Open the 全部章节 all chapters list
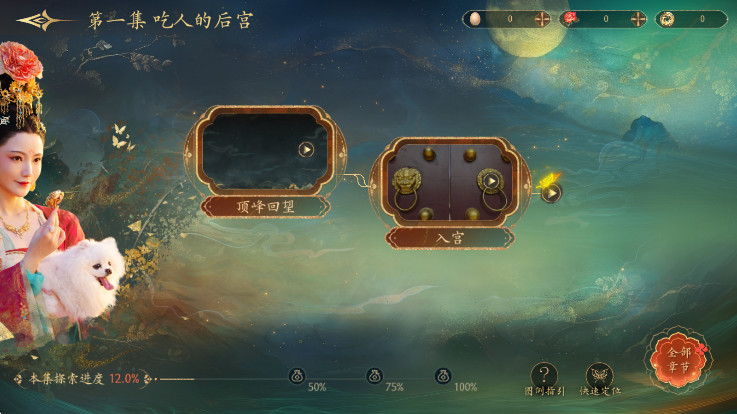The image size is (737, 414). pyautogui.click(x=679, y=359)
